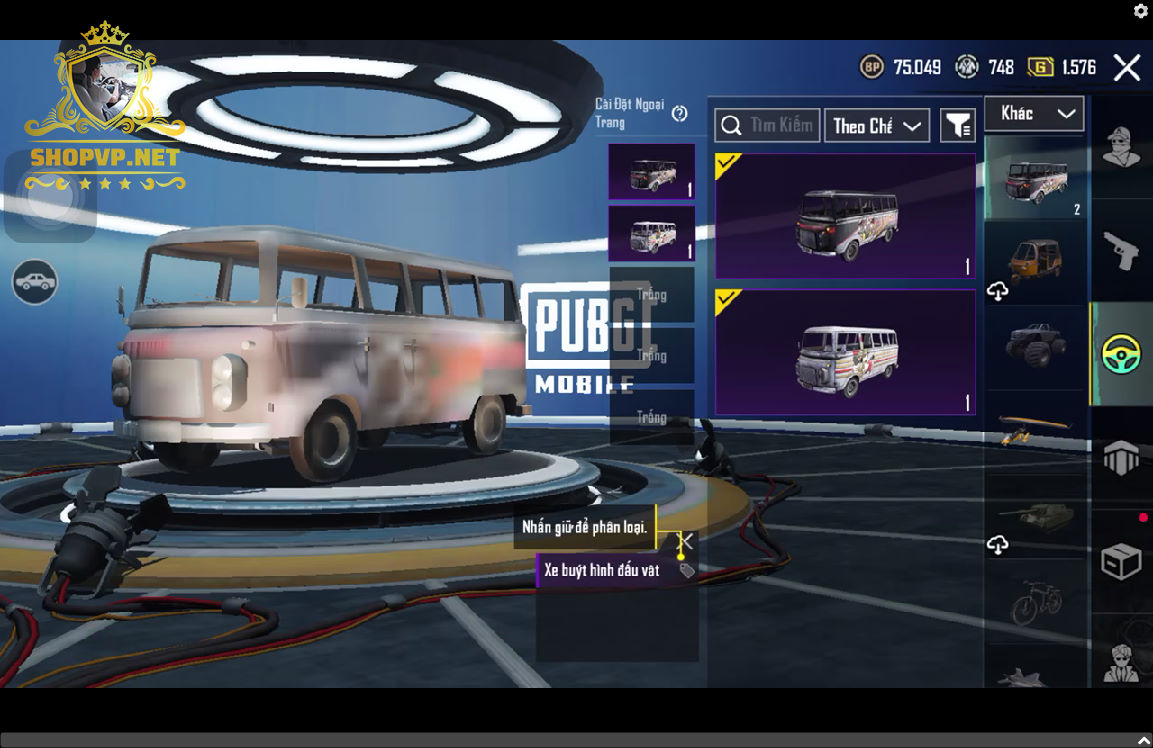Click the car icon button beside the bus
This screenshot has width=1153, height=748.
pyautogui.click(x=35, y=282)
